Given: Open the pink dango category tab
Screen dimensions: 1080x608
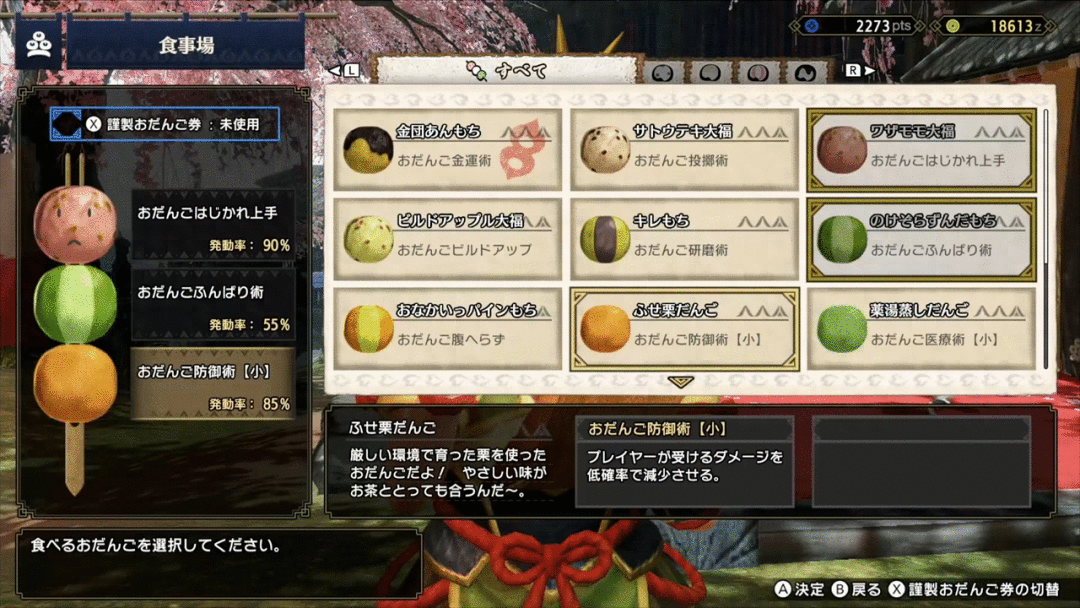Looking at the screenshot, I should [757, 73].
